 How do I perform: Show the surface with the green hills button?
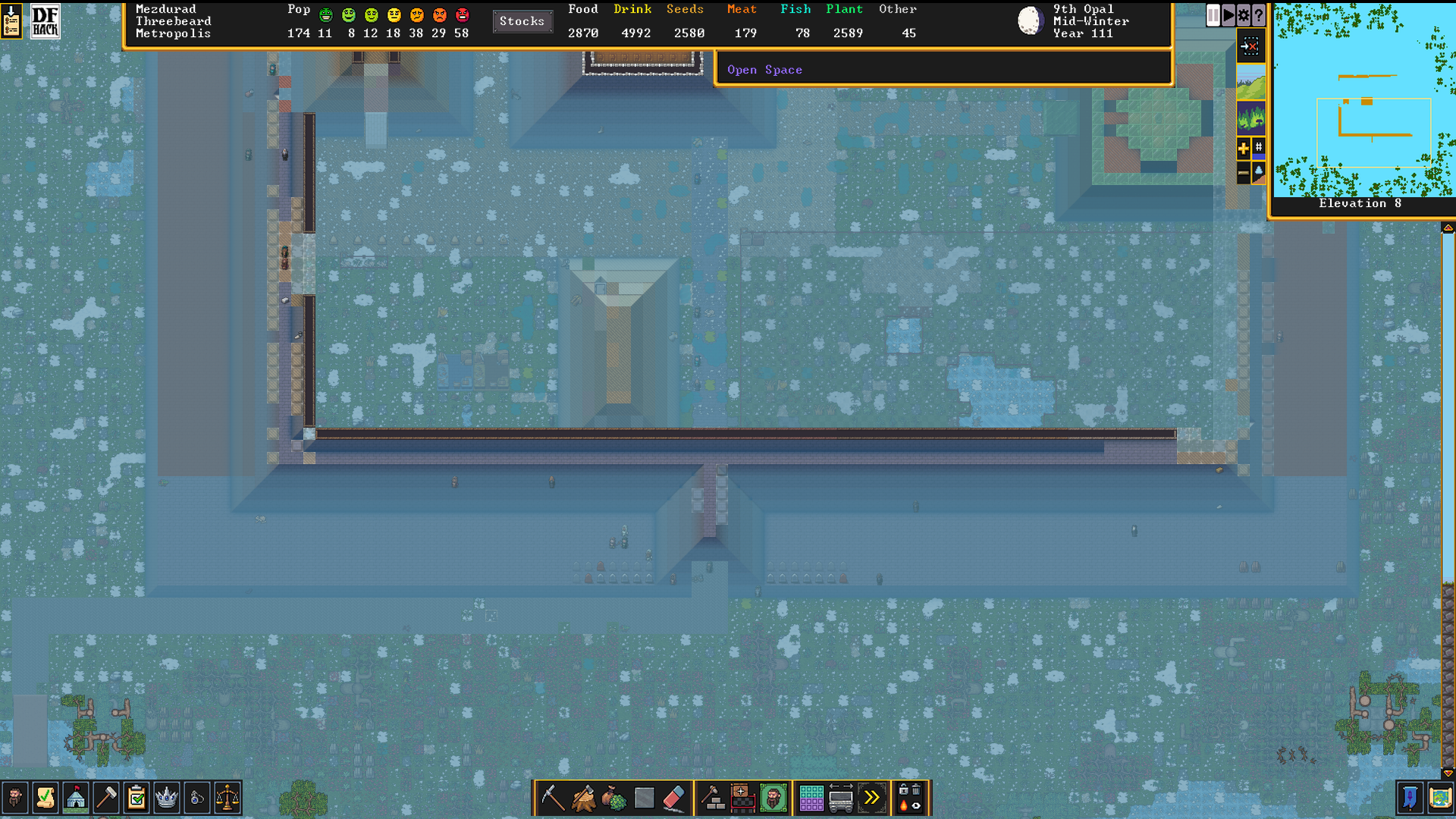coord(1250,82)
